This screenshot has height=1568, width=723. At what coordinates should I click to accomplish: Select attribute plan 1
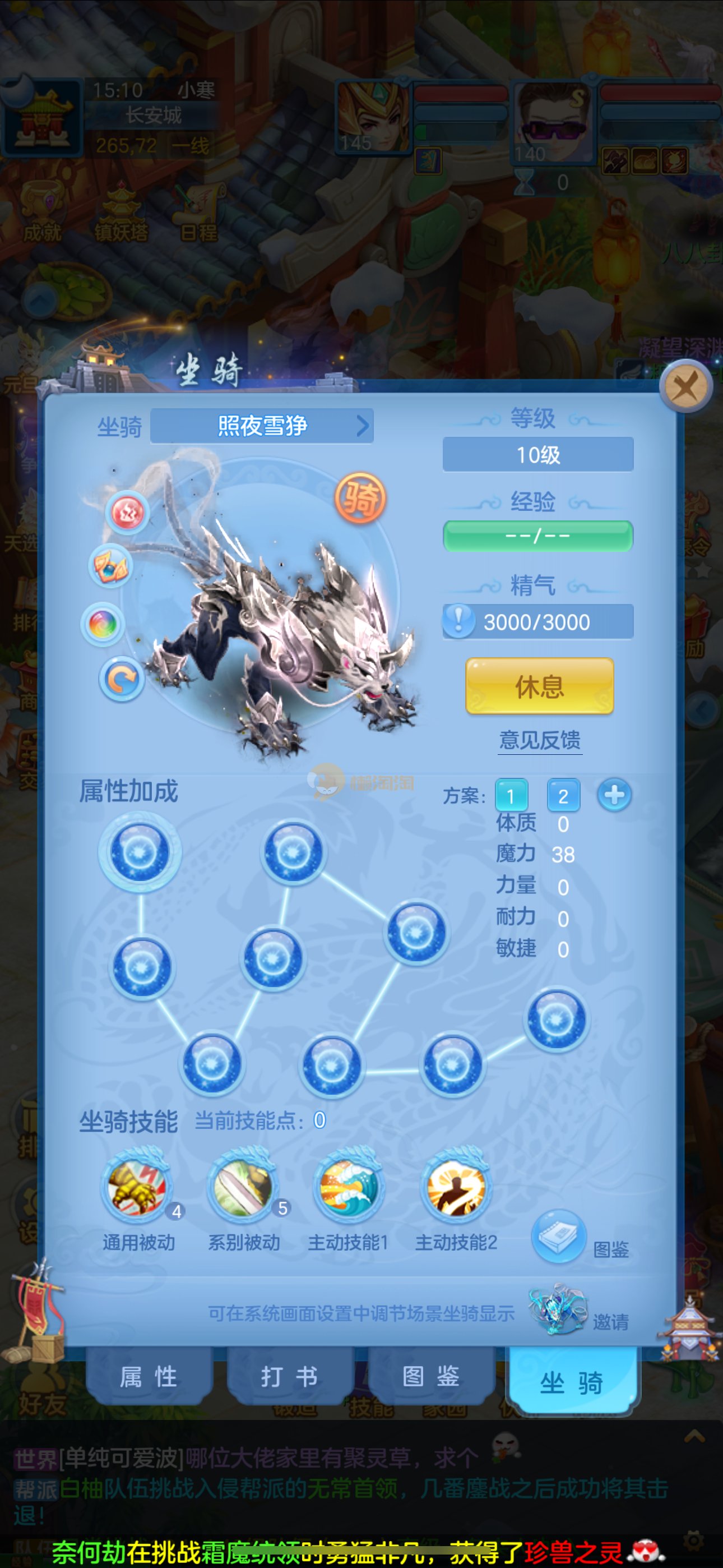point(511,796)
